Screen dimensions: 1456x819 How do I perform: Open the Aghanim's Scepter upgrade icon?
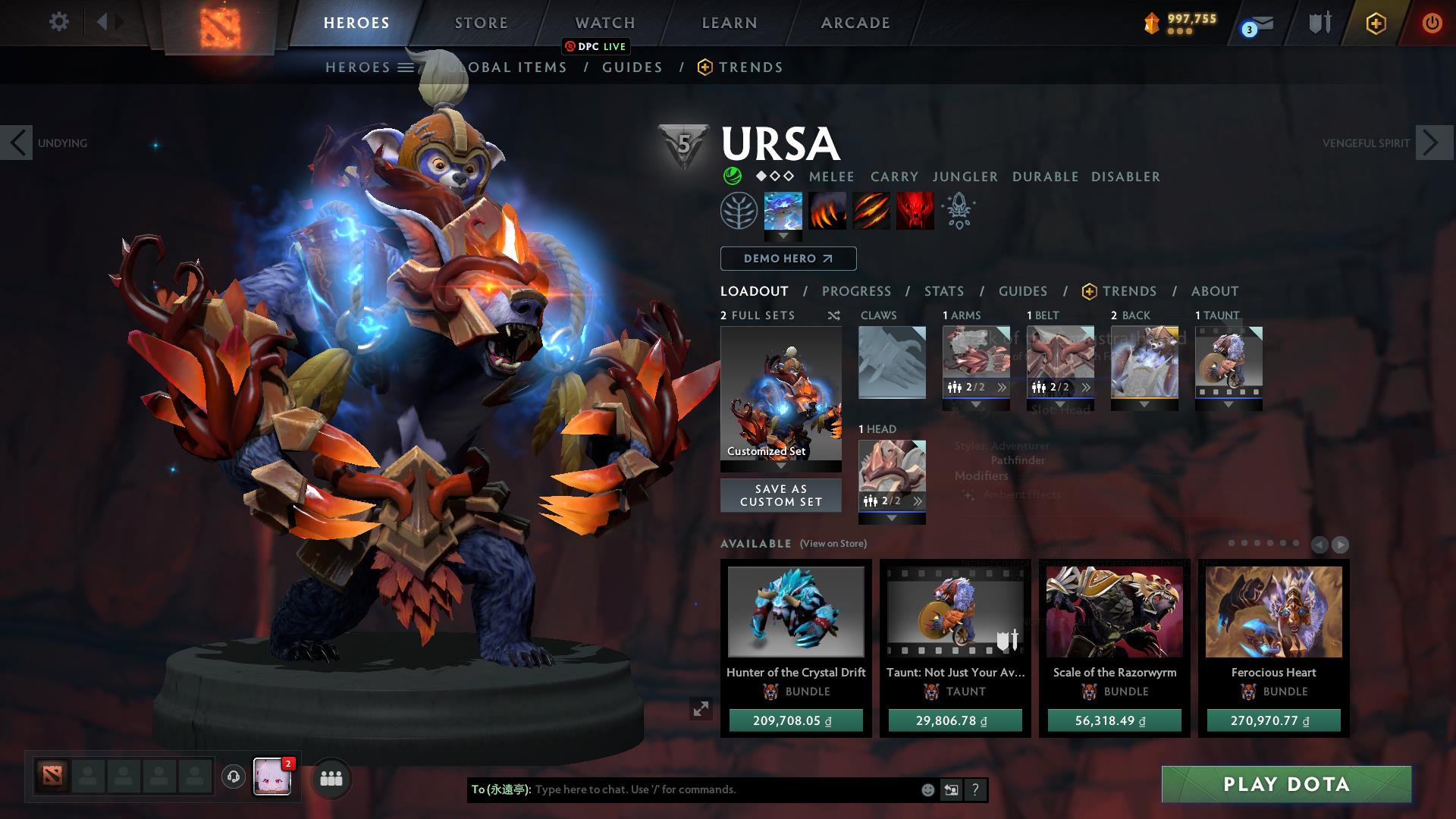pyautogui.click(x=957, y=211)
